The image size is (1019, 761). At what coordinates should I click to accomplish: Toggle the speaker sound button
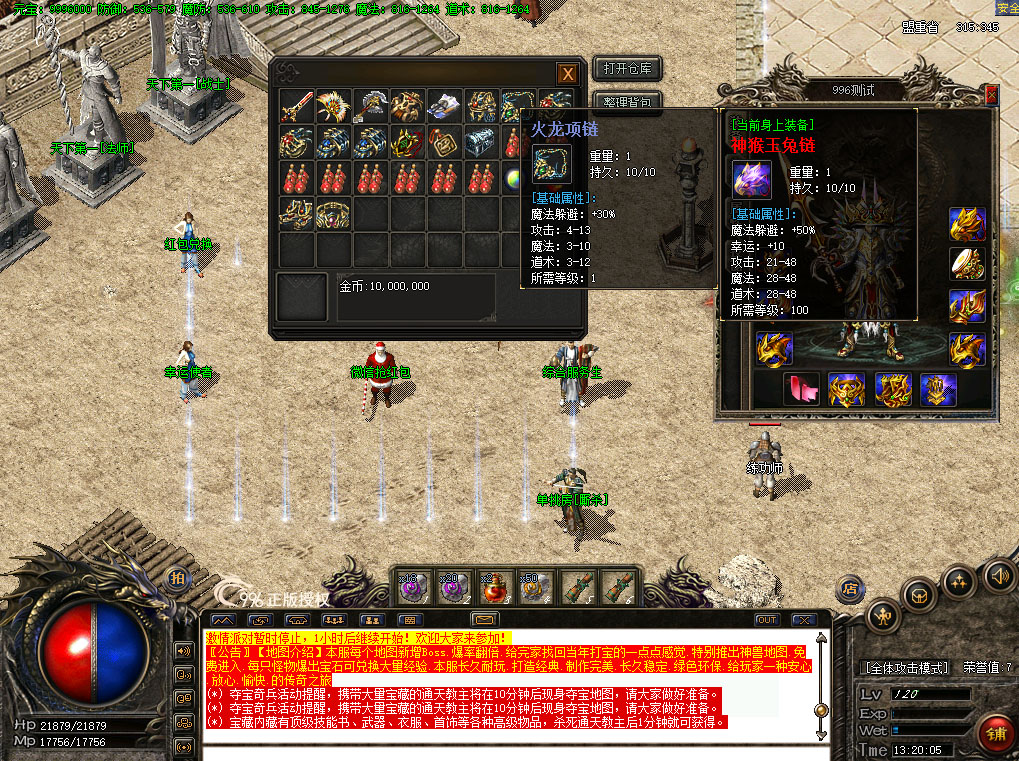997,575
